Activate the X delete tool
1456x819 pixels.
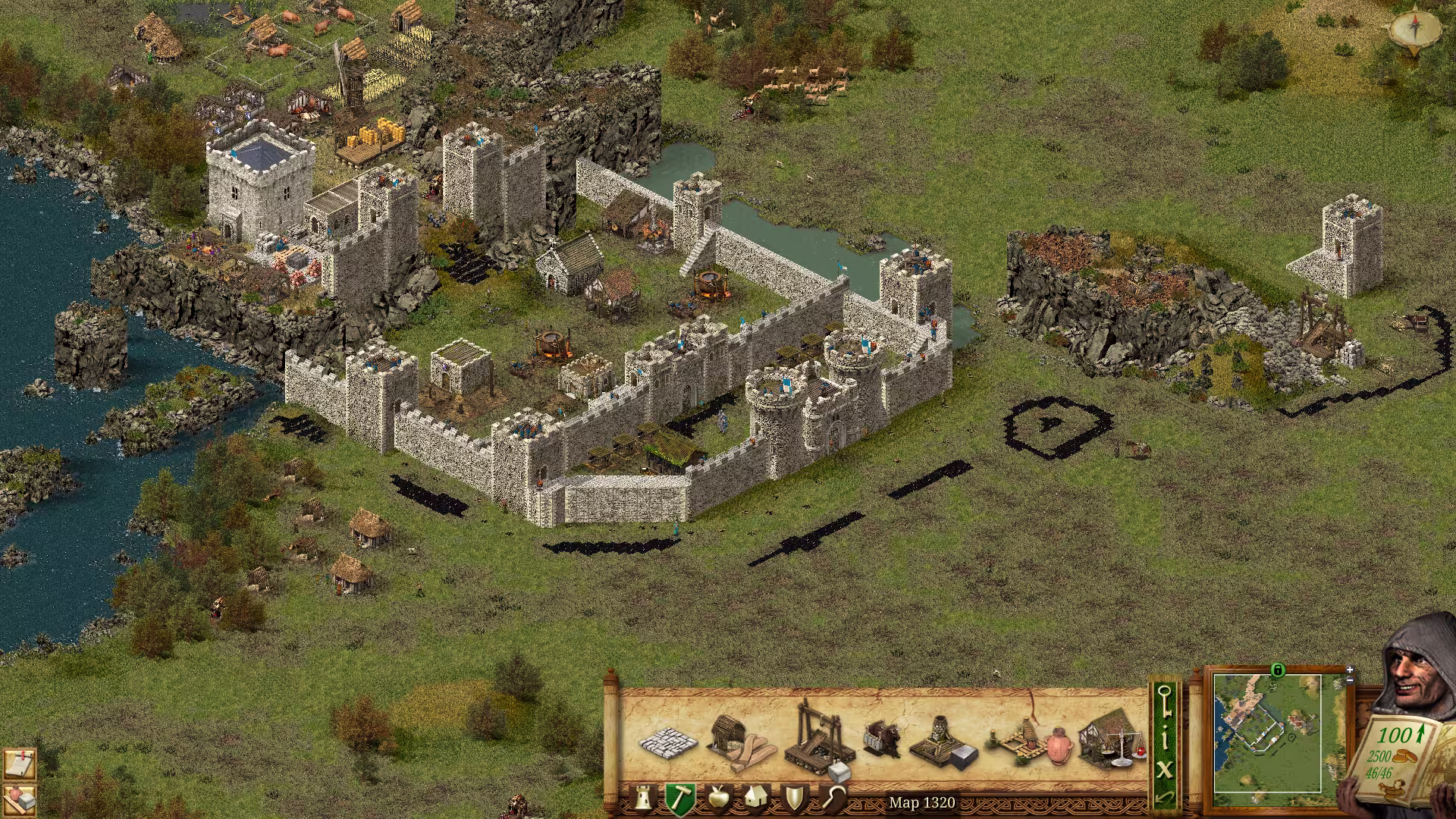[x=1166, y=770]
